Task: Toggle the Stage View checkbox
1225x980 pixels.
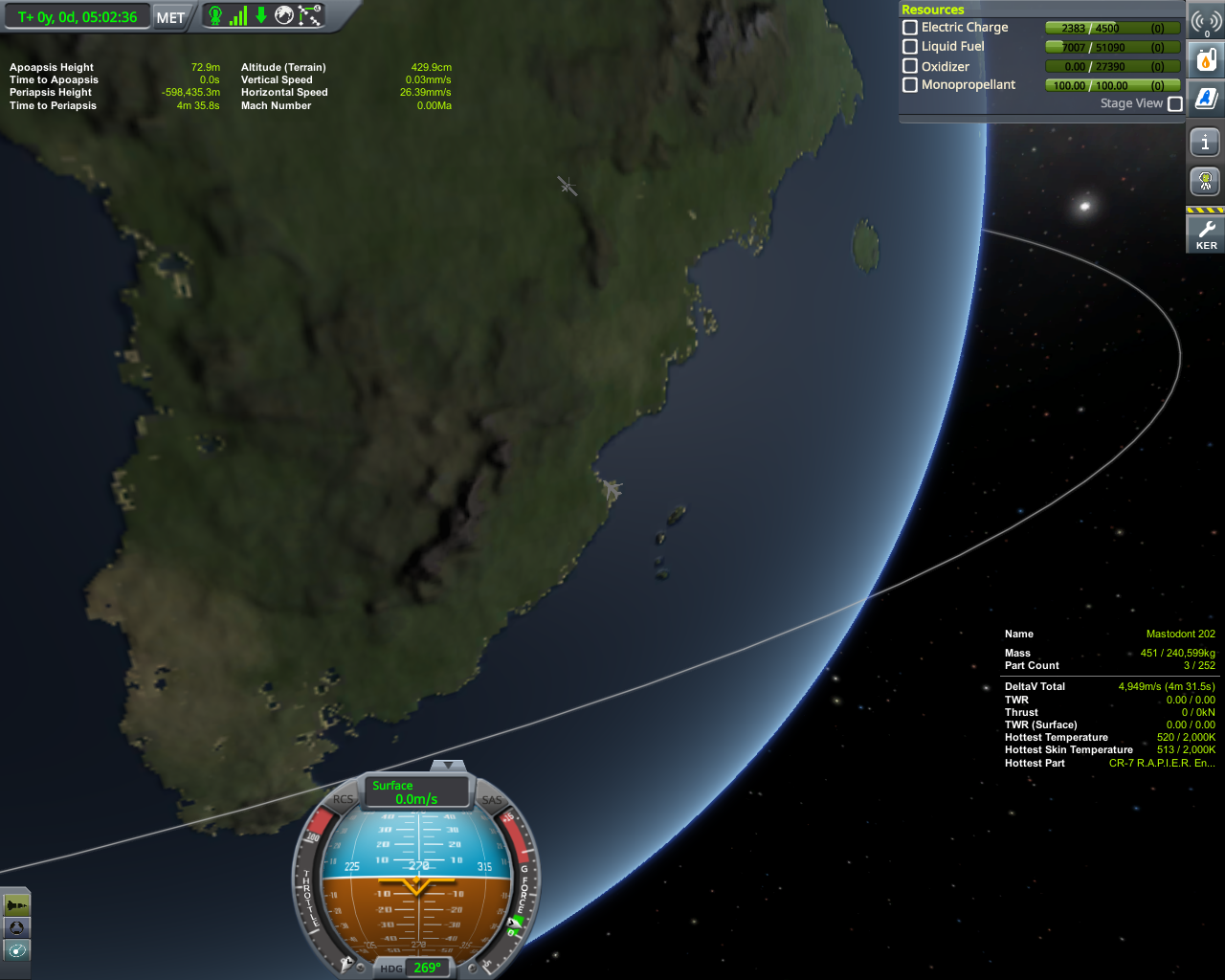Action: point(1175,103)
